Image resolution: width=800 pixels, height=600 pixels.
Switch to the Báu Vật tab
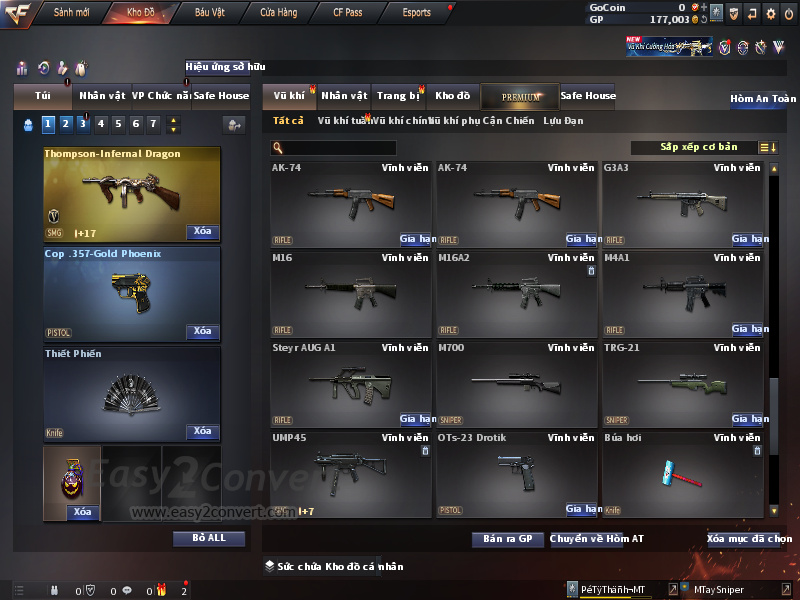(209, 12)
